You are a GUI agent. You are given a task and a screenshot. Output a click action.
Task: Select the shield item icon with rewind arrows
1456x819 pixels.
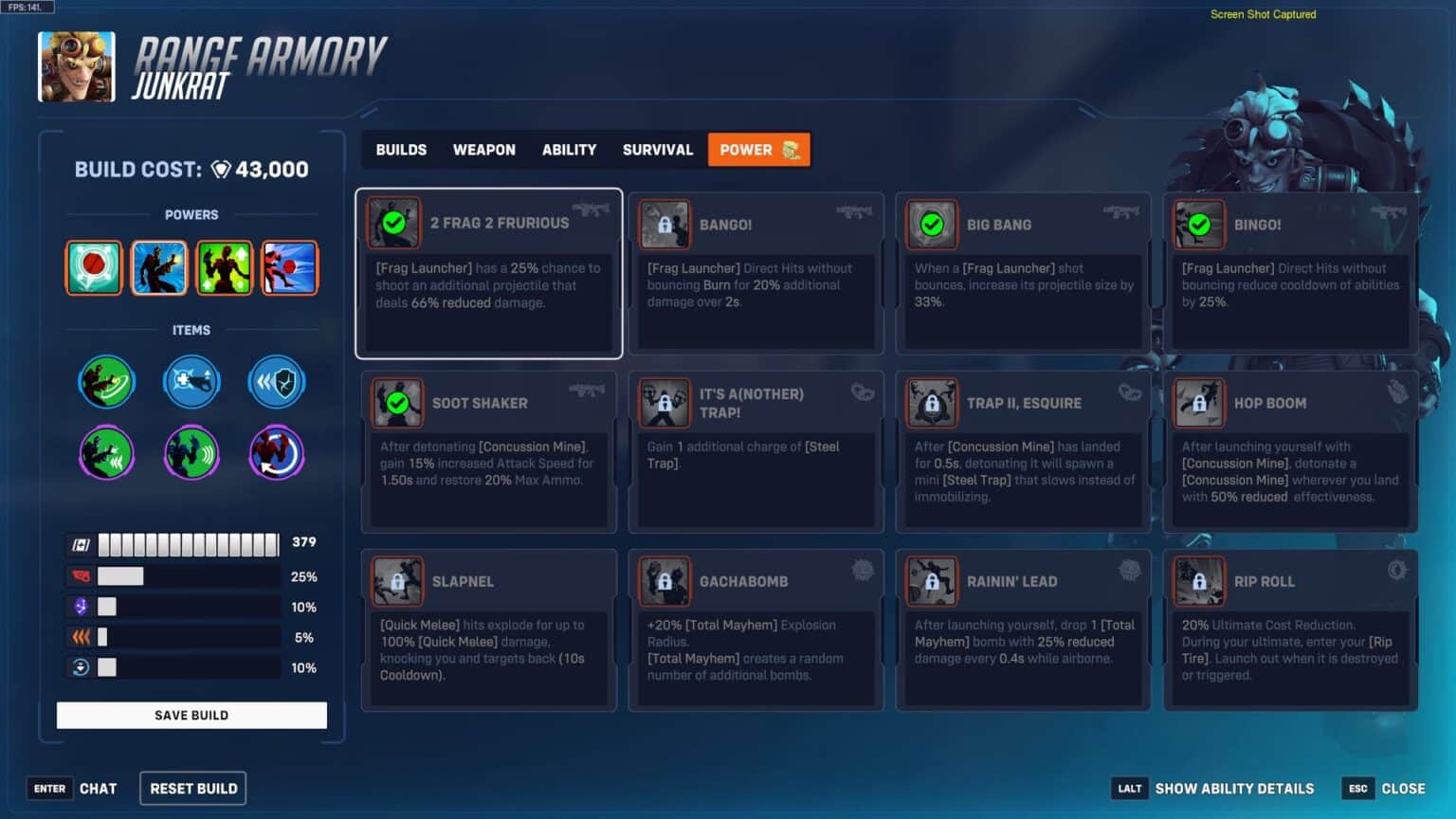tap(276, 381)
